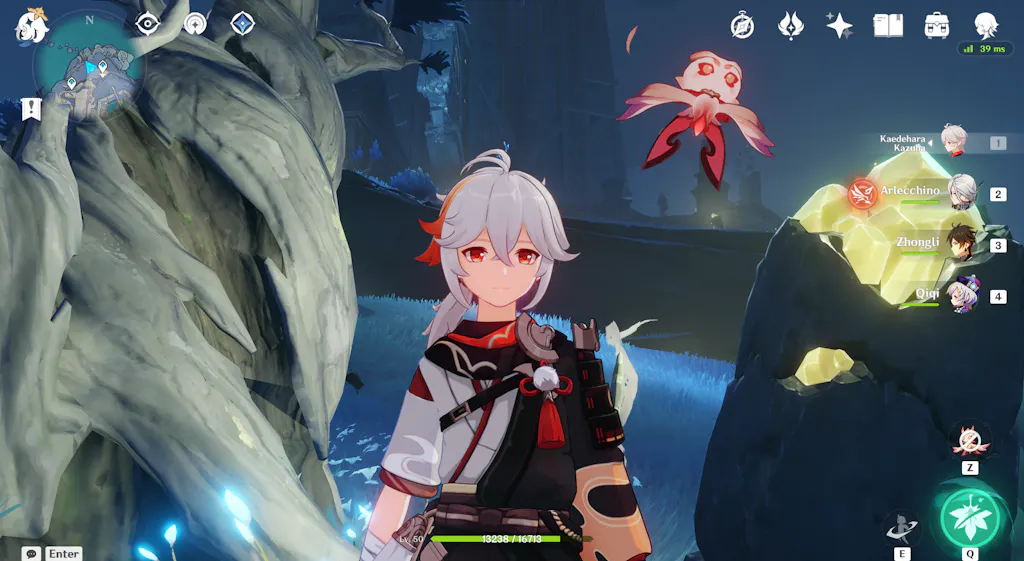Activate Kazuha's elemental skill icon
This screenshot has height=561, width=1024.
click(x=900, y=526)
